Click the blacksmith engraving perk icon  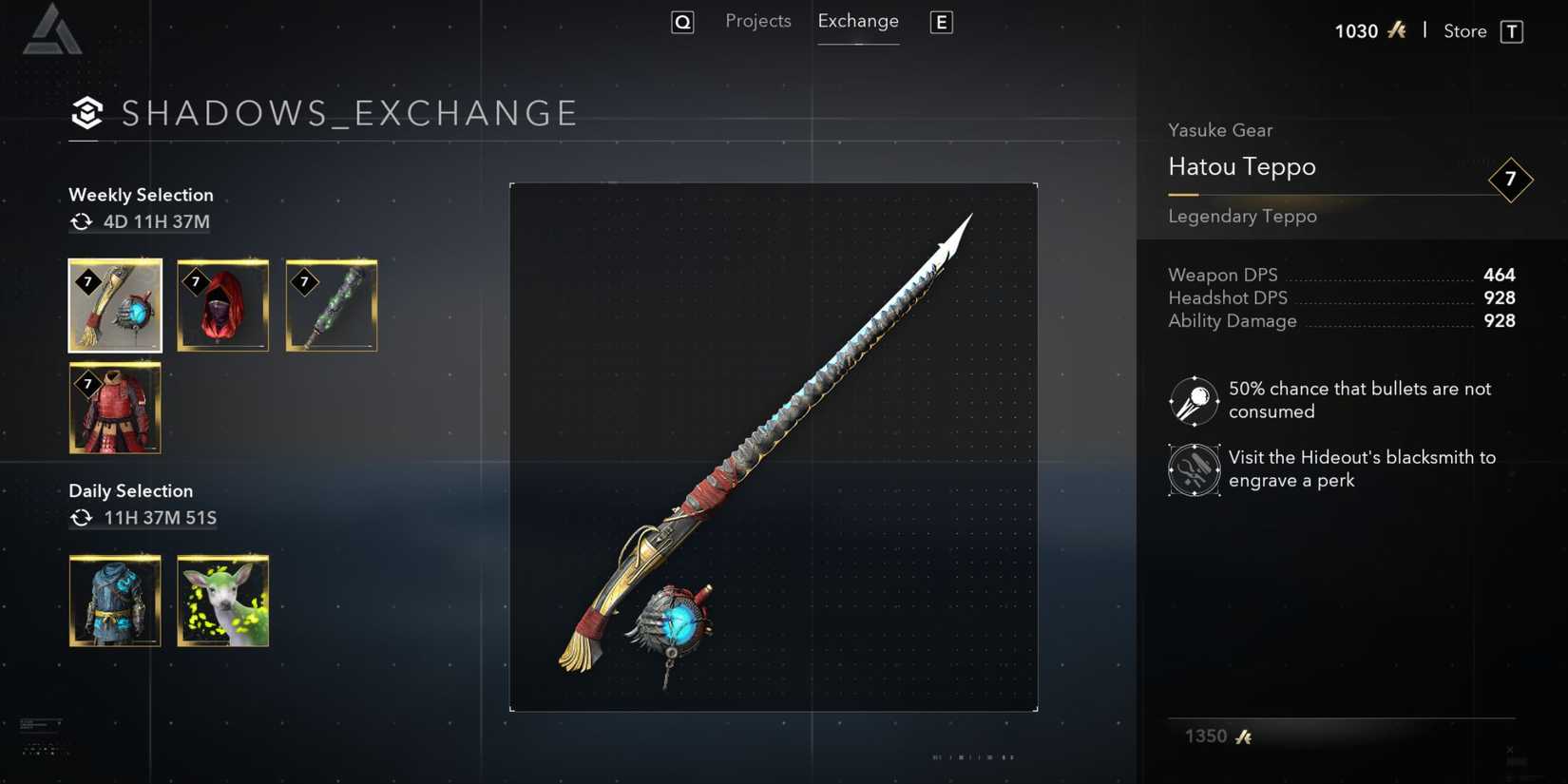(1193, 468)
